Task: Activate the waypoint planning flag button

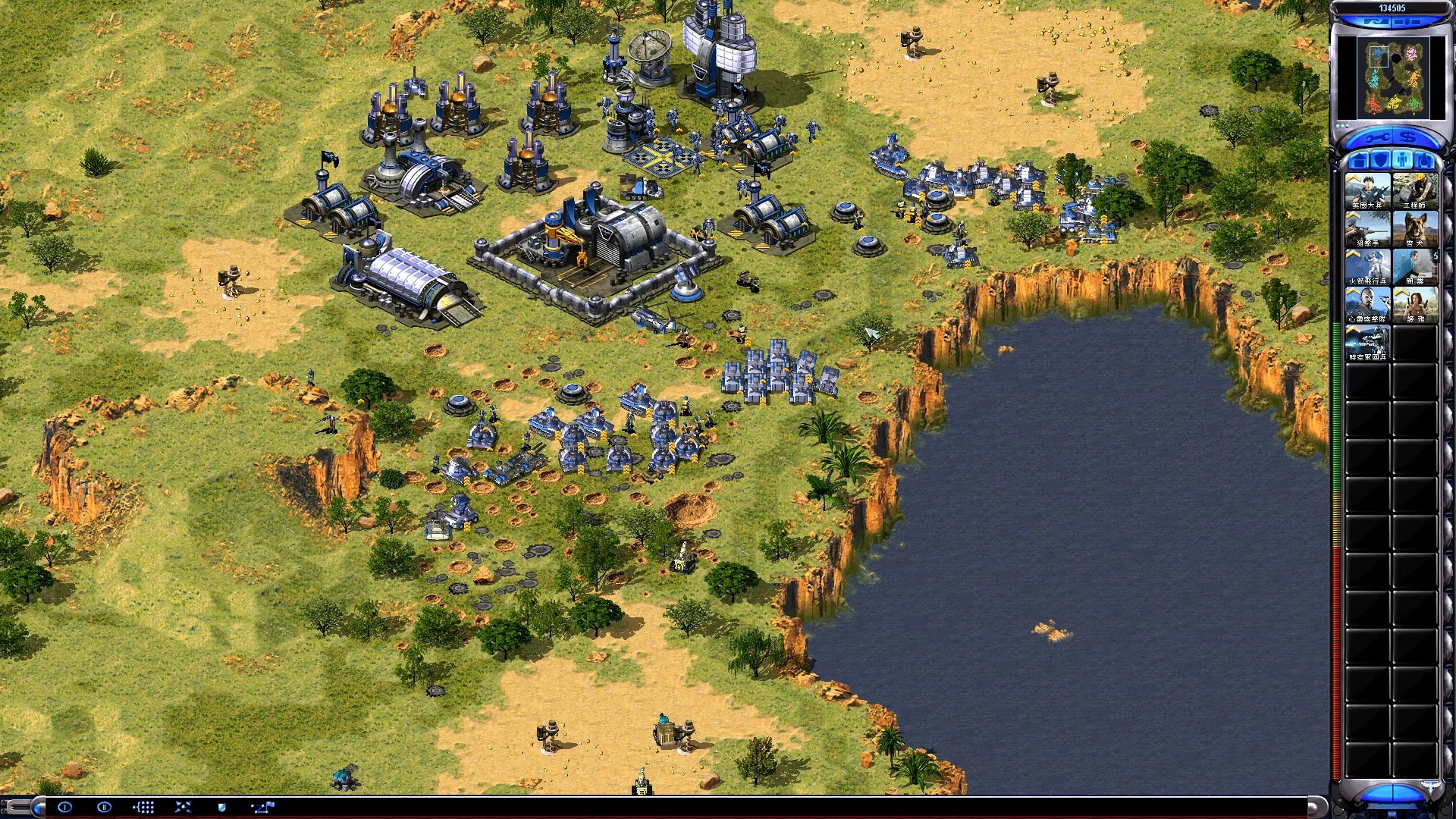Action: click(262, 807)
